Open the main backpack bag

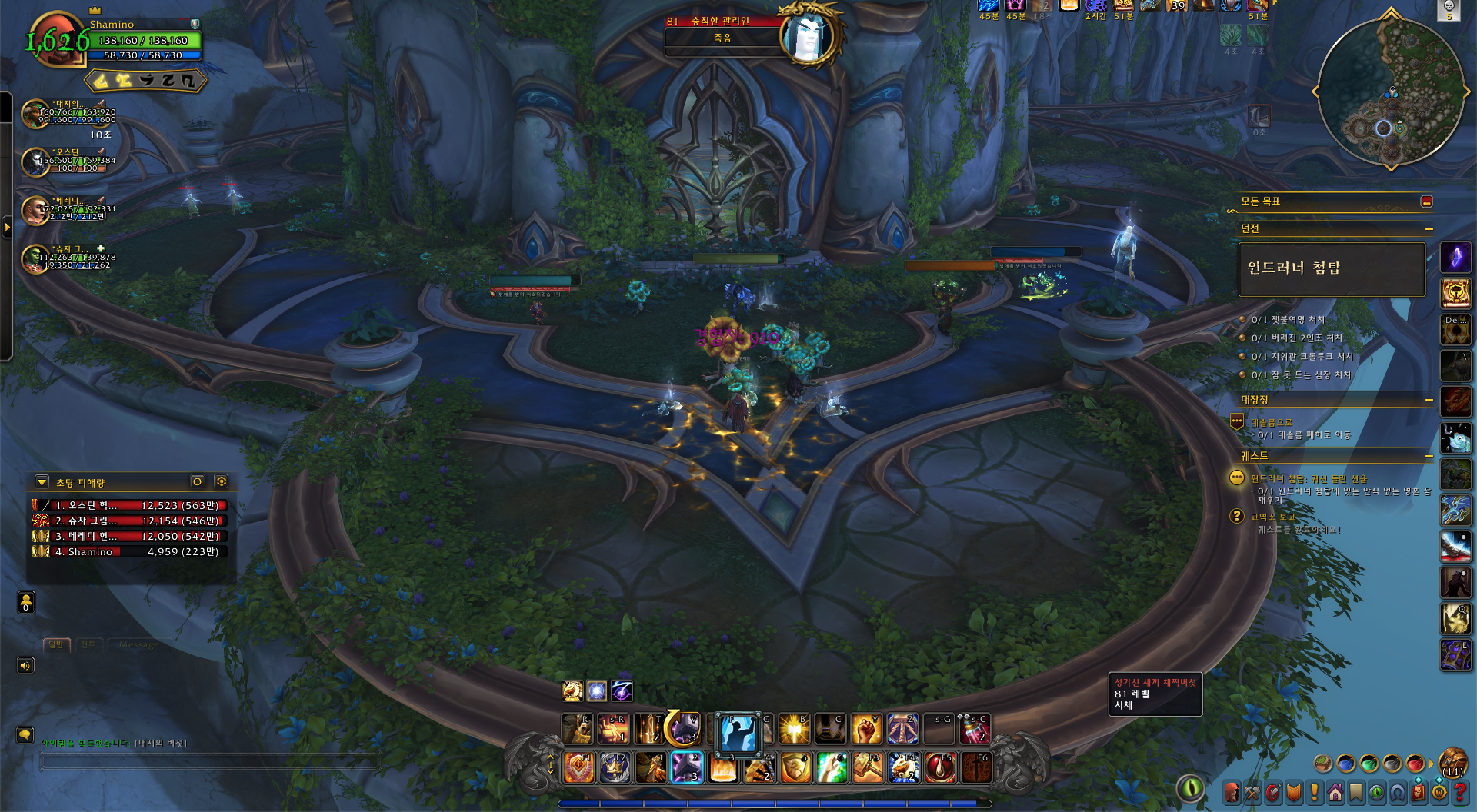click(x=1452, y=763)
